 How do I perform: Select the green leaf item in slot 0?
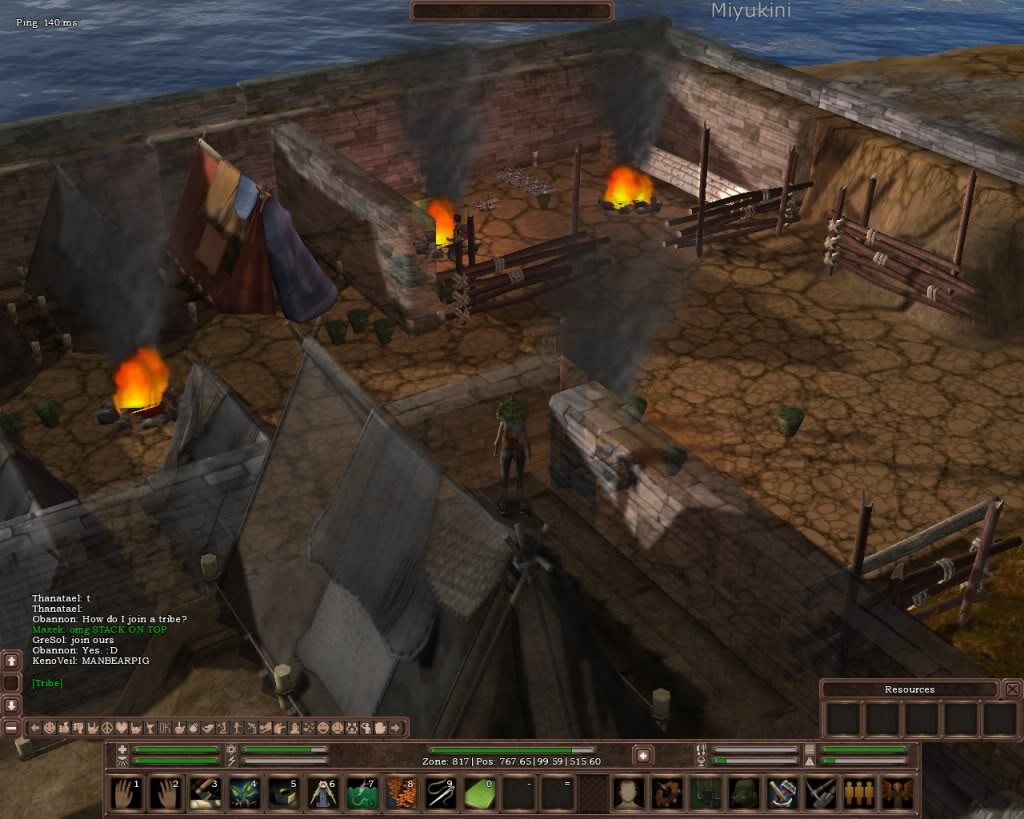478,793
